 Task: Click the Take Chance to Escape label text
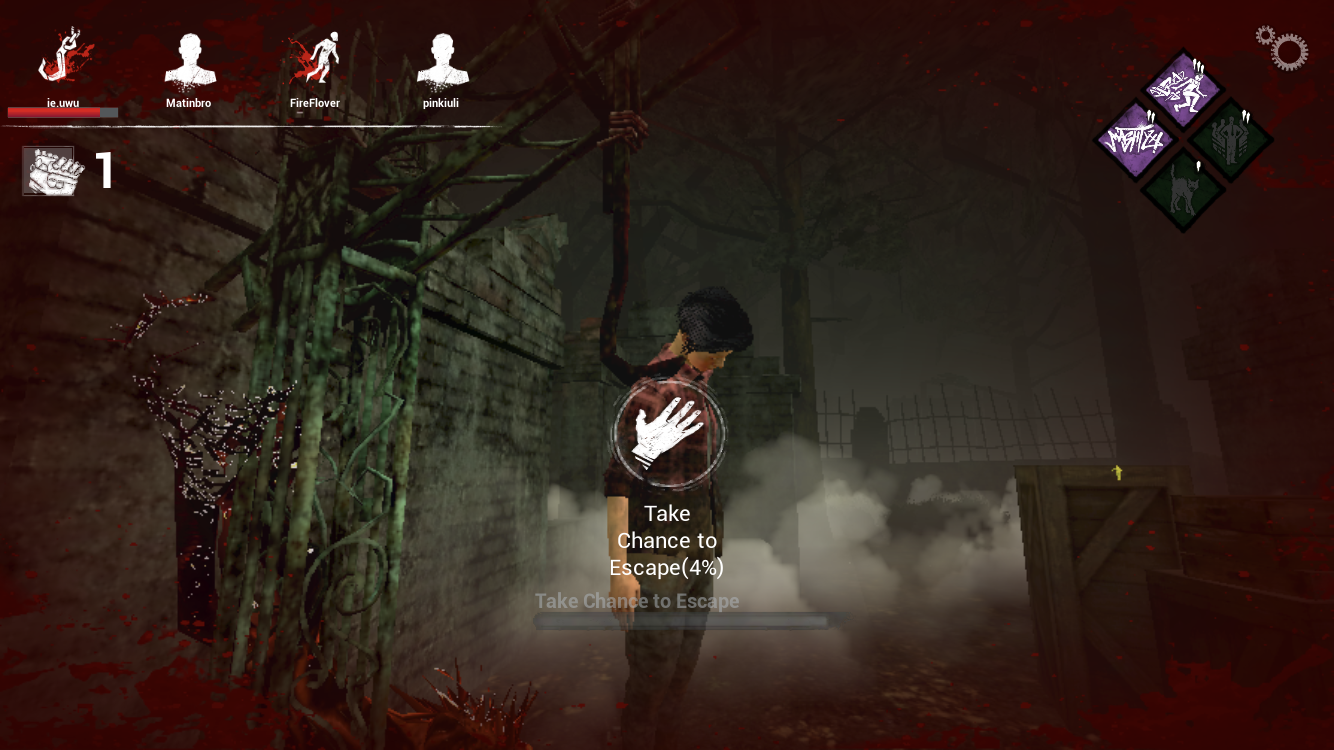637,601
